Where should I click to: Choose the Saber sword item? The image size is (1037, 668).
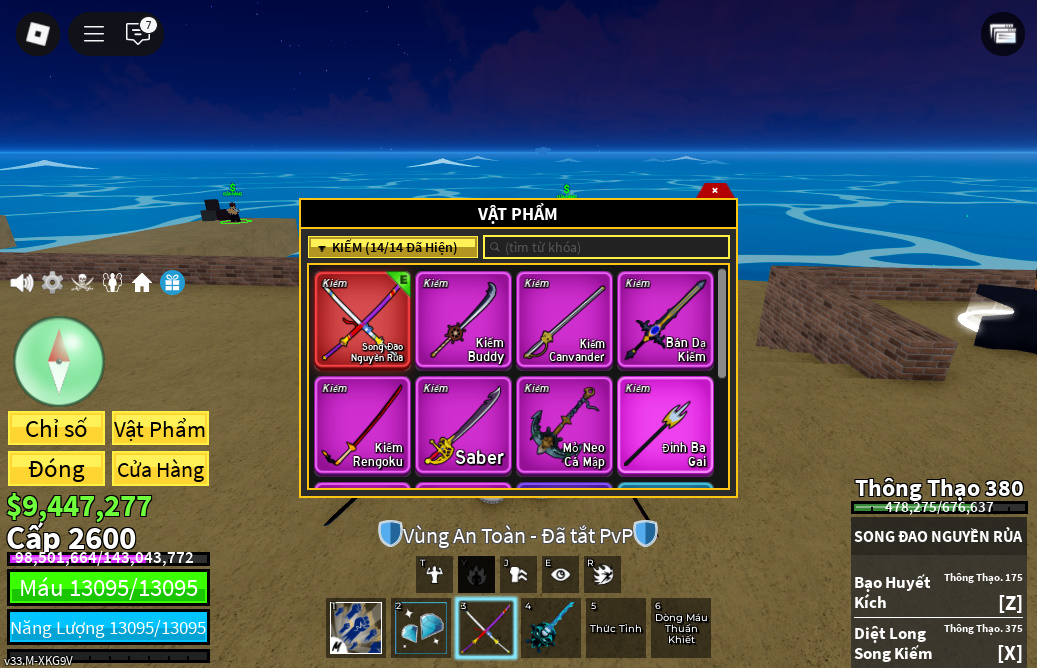463,424
